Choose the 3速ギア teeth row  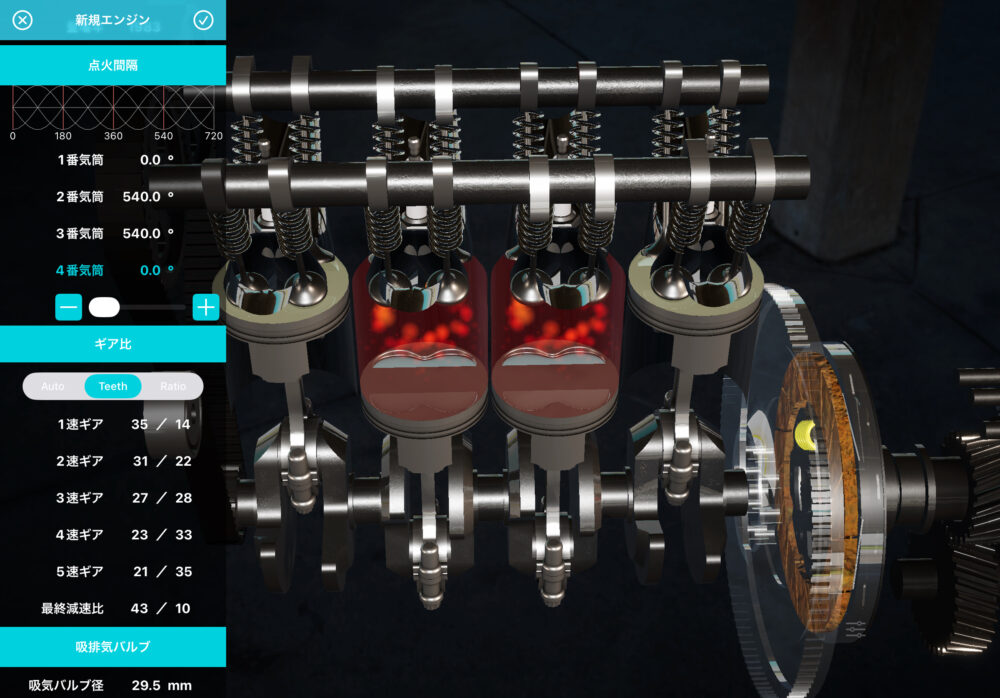pos(113,497)
